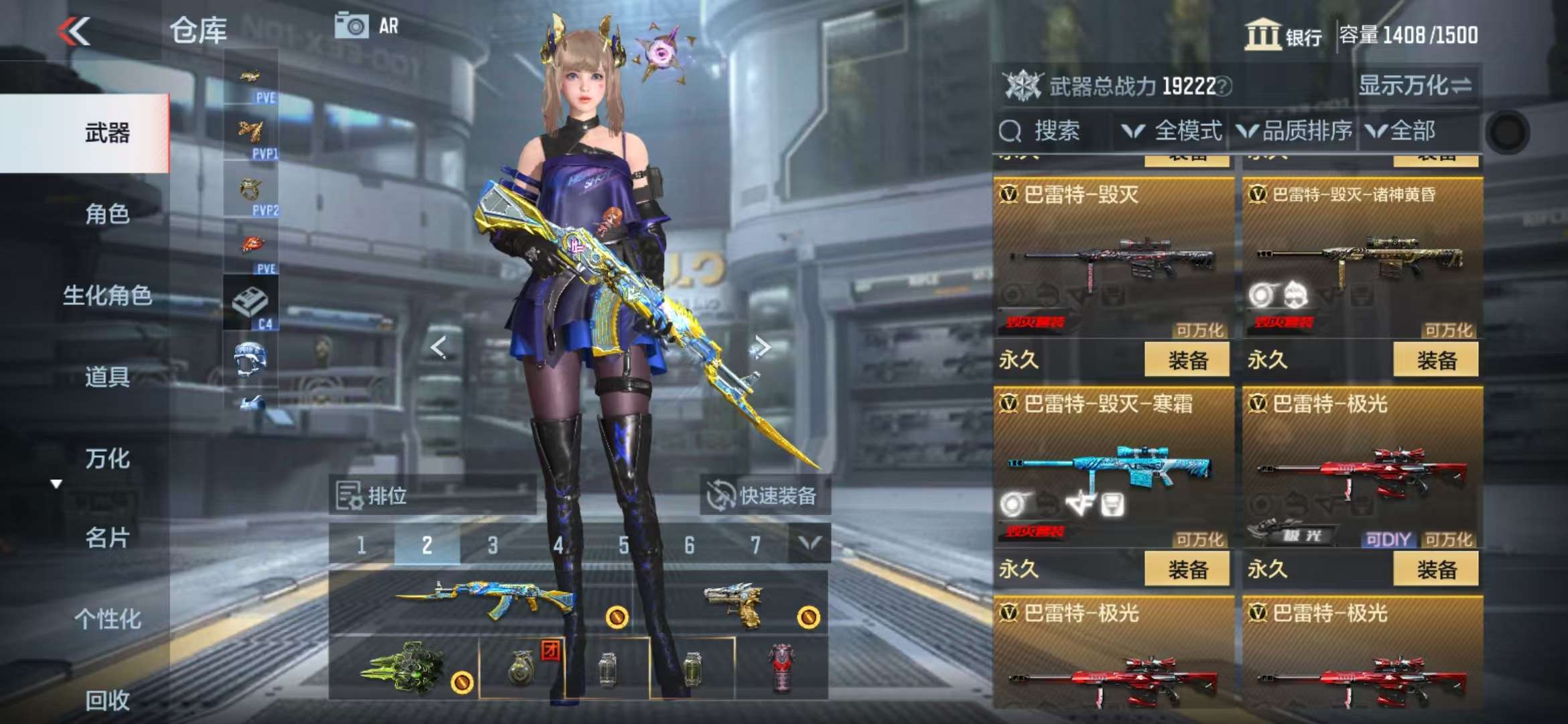Switch to the 角色 character category
The height and width of the screenshot is (724, 1568).
pos(107,215)
